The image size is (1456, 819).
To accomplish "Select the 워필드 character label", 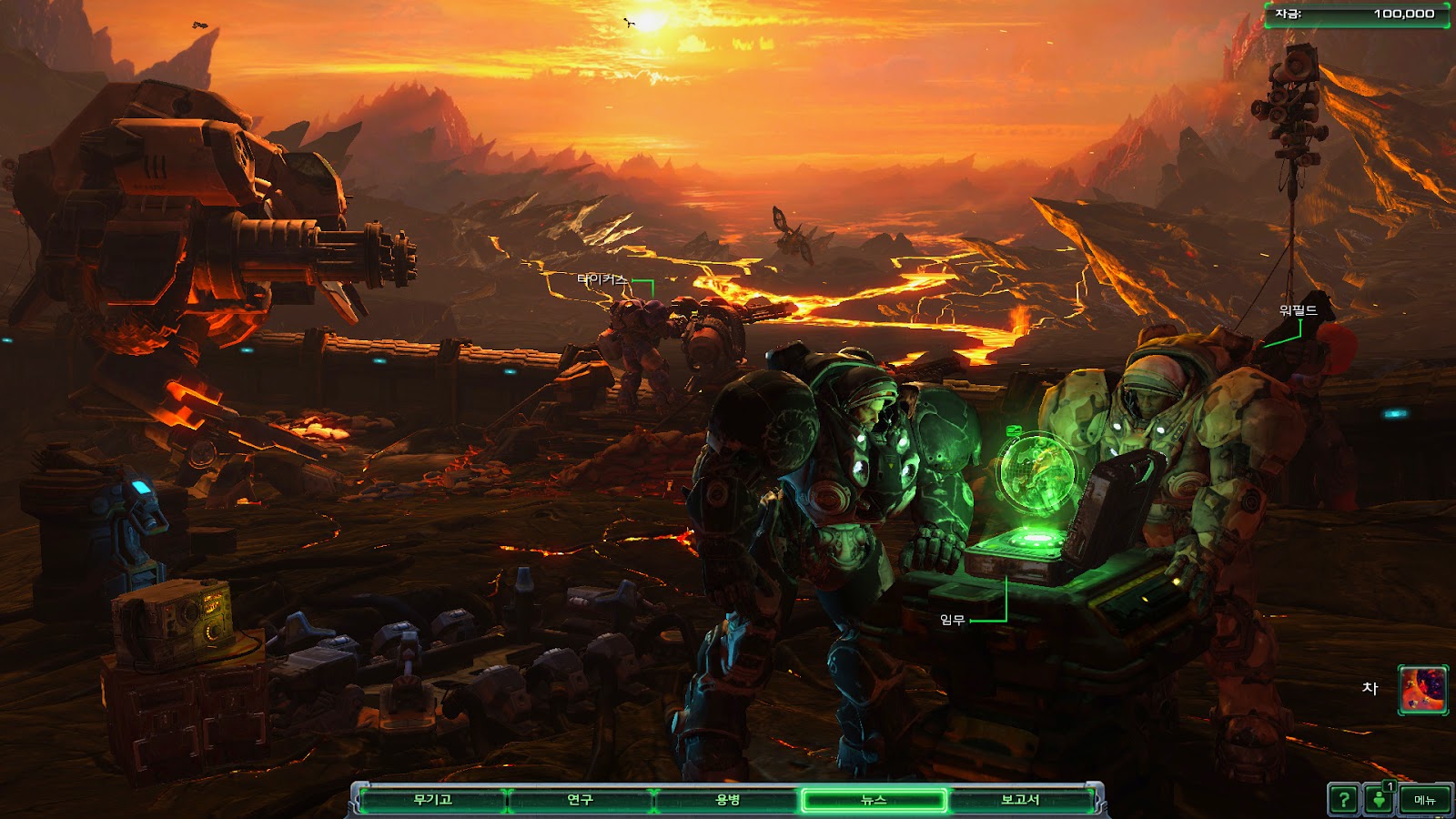I will 1298,310.
